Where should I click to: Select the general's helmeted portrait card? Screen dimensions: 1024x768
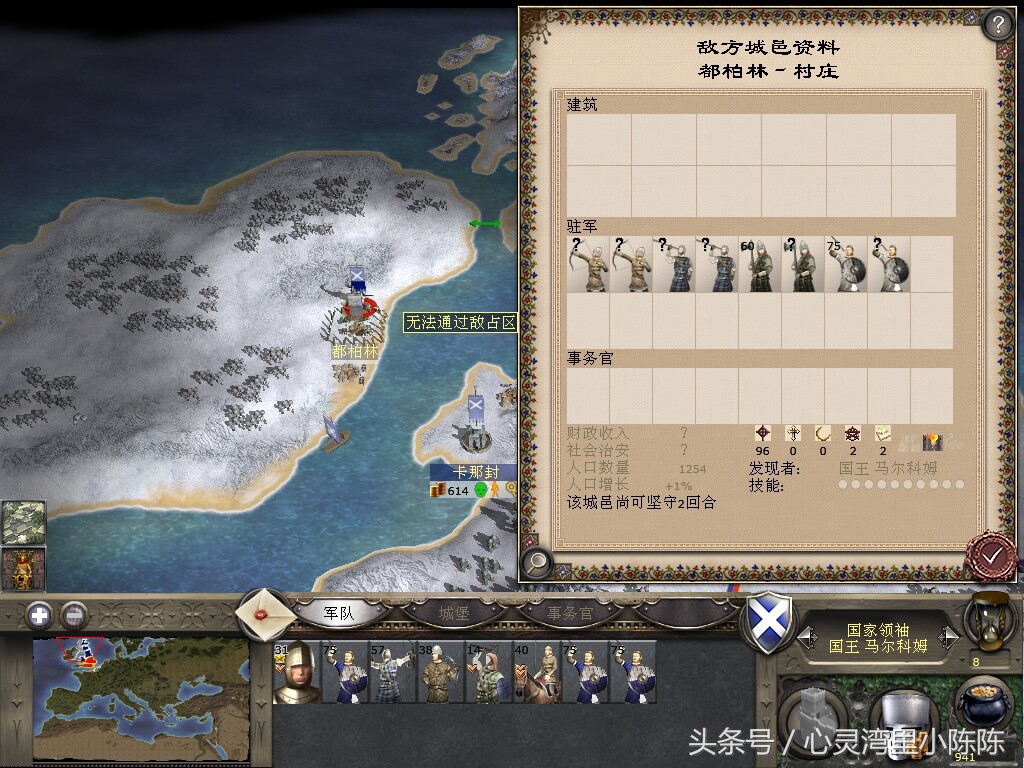297,672
